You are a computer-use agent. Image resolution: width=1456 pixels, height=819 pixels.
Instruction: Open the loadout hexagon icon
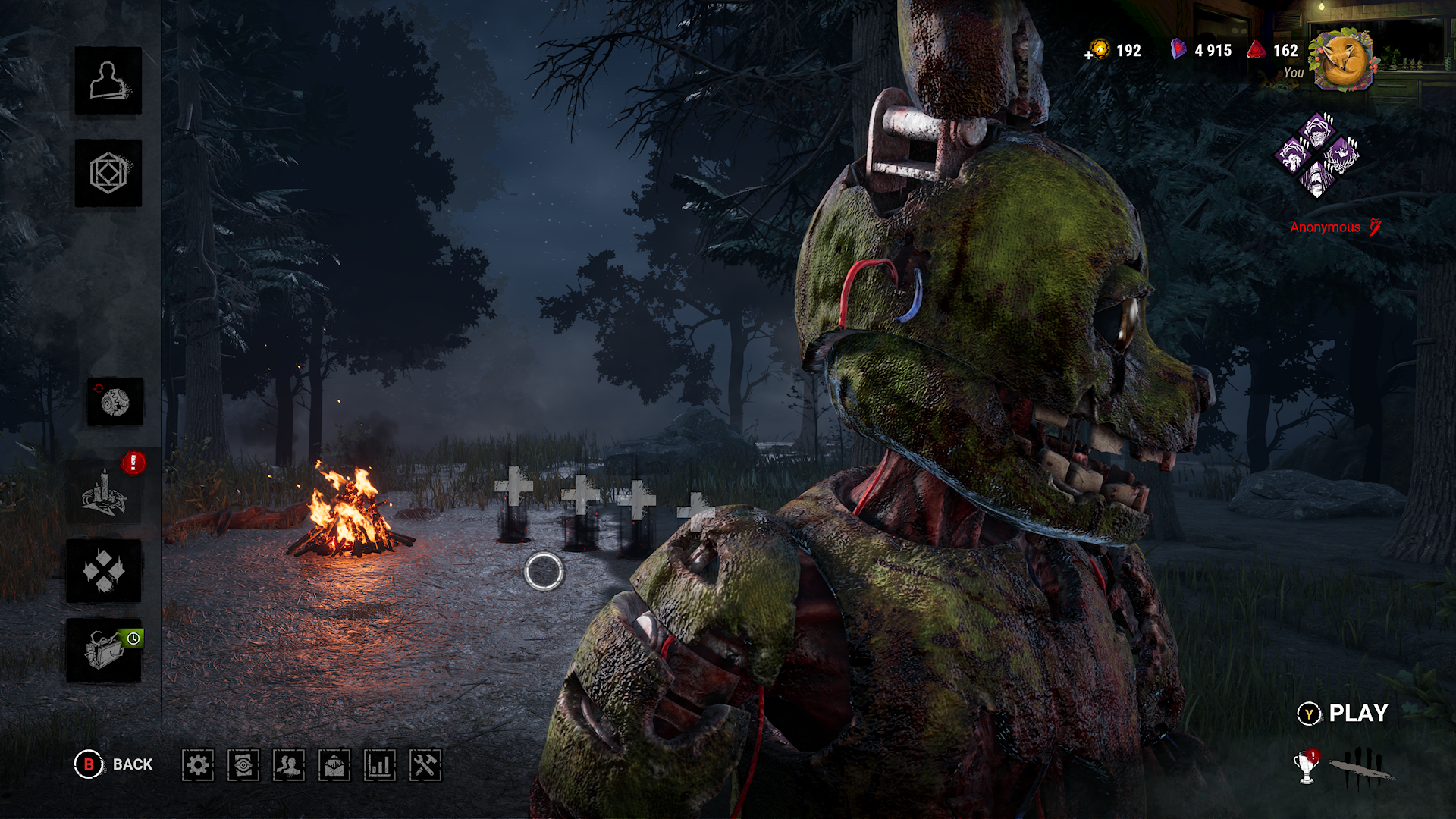[x=108, y=173]
